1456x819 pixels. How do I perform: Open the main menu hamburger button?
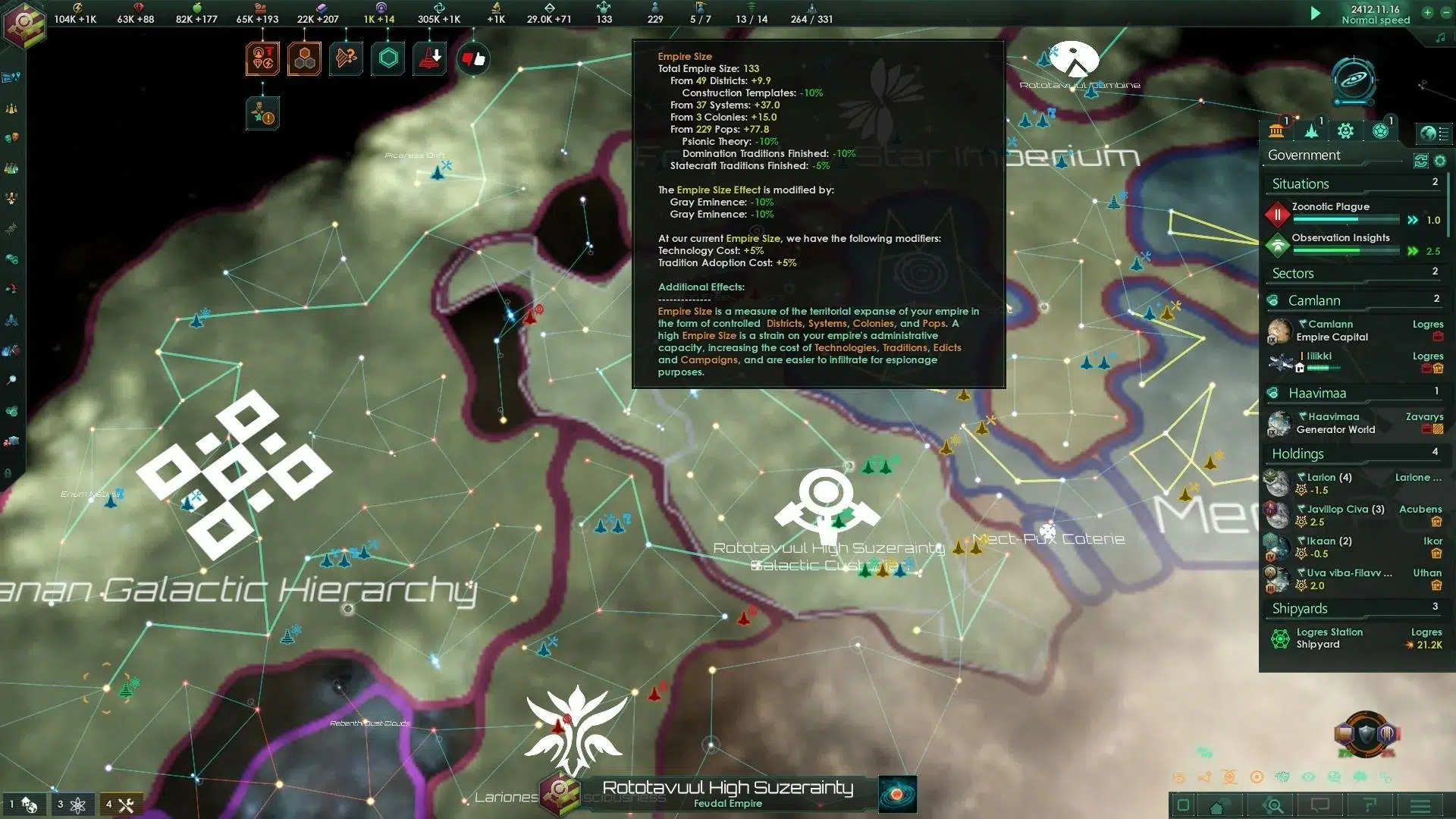1420,805
